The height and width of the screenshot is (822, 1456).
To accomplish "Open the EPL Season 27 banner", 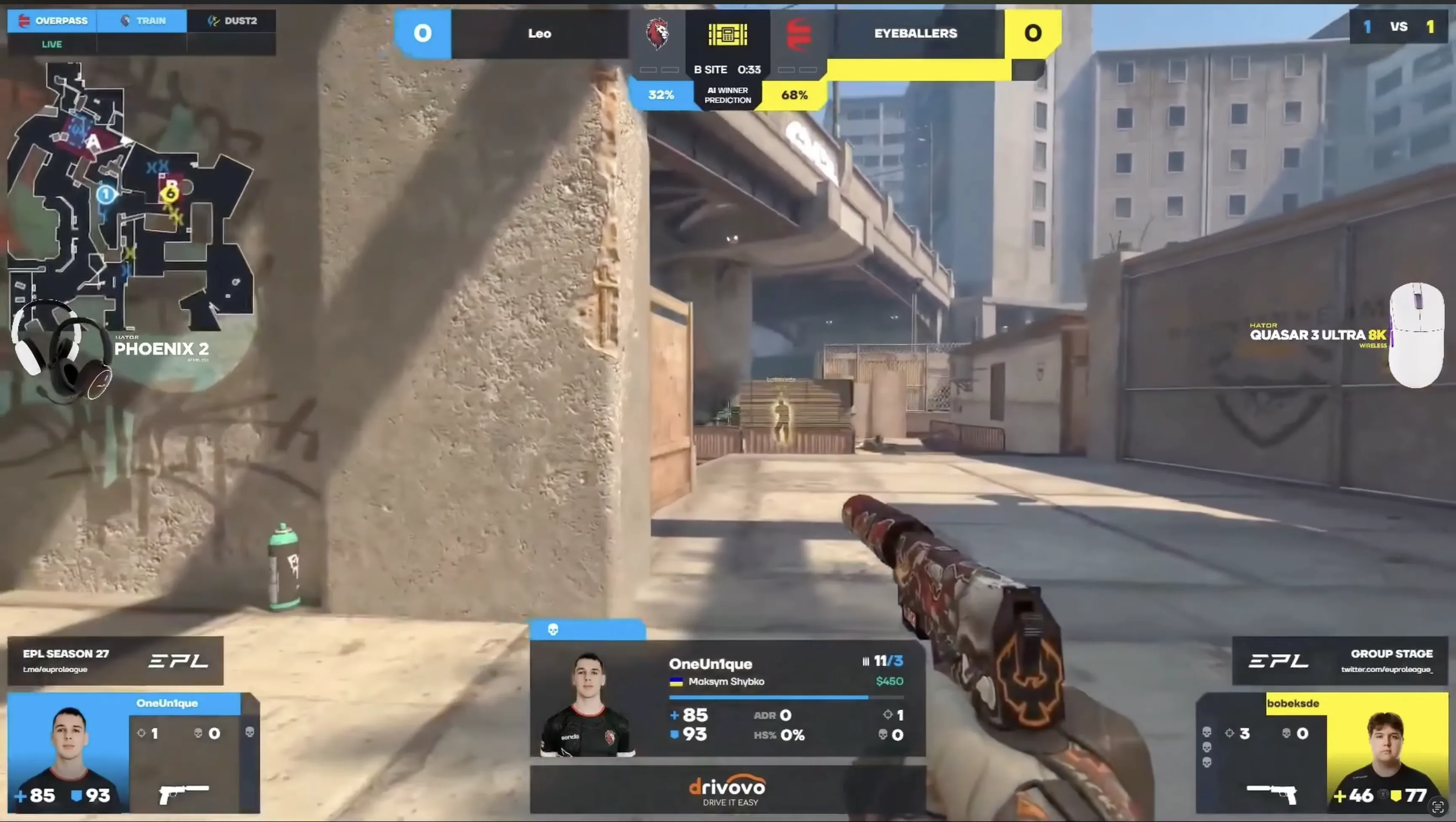I will (115, 660).
